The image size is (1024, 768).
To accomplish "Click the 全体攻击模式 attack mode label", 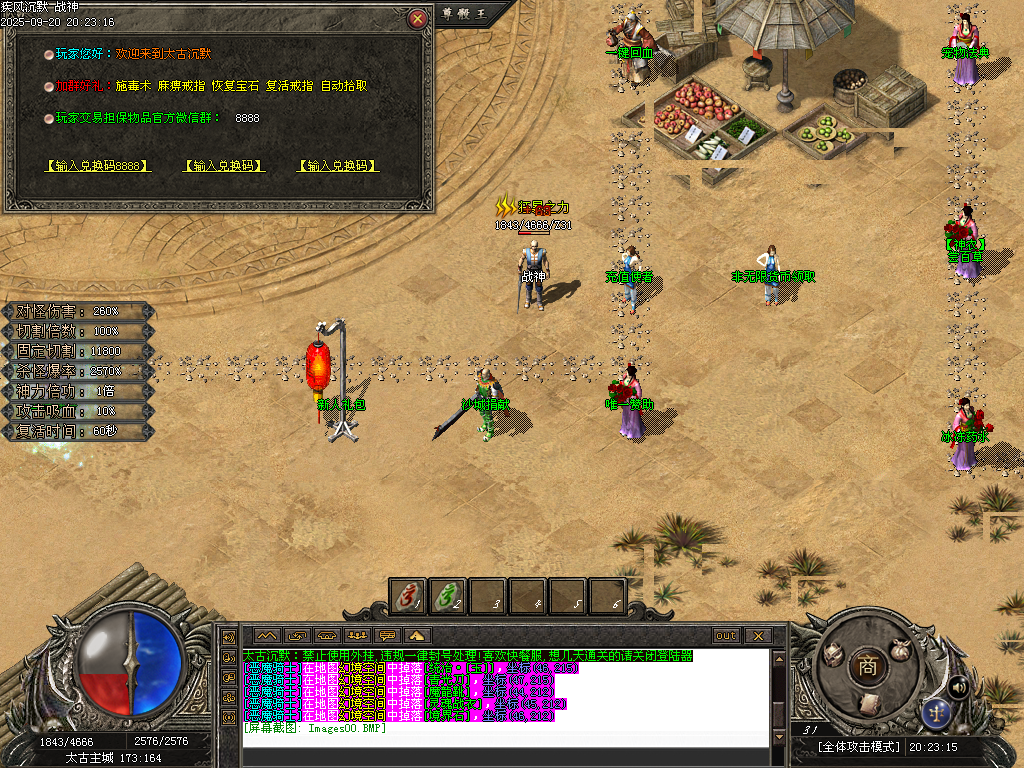I will pyautogui.click(x=859, y=747).
